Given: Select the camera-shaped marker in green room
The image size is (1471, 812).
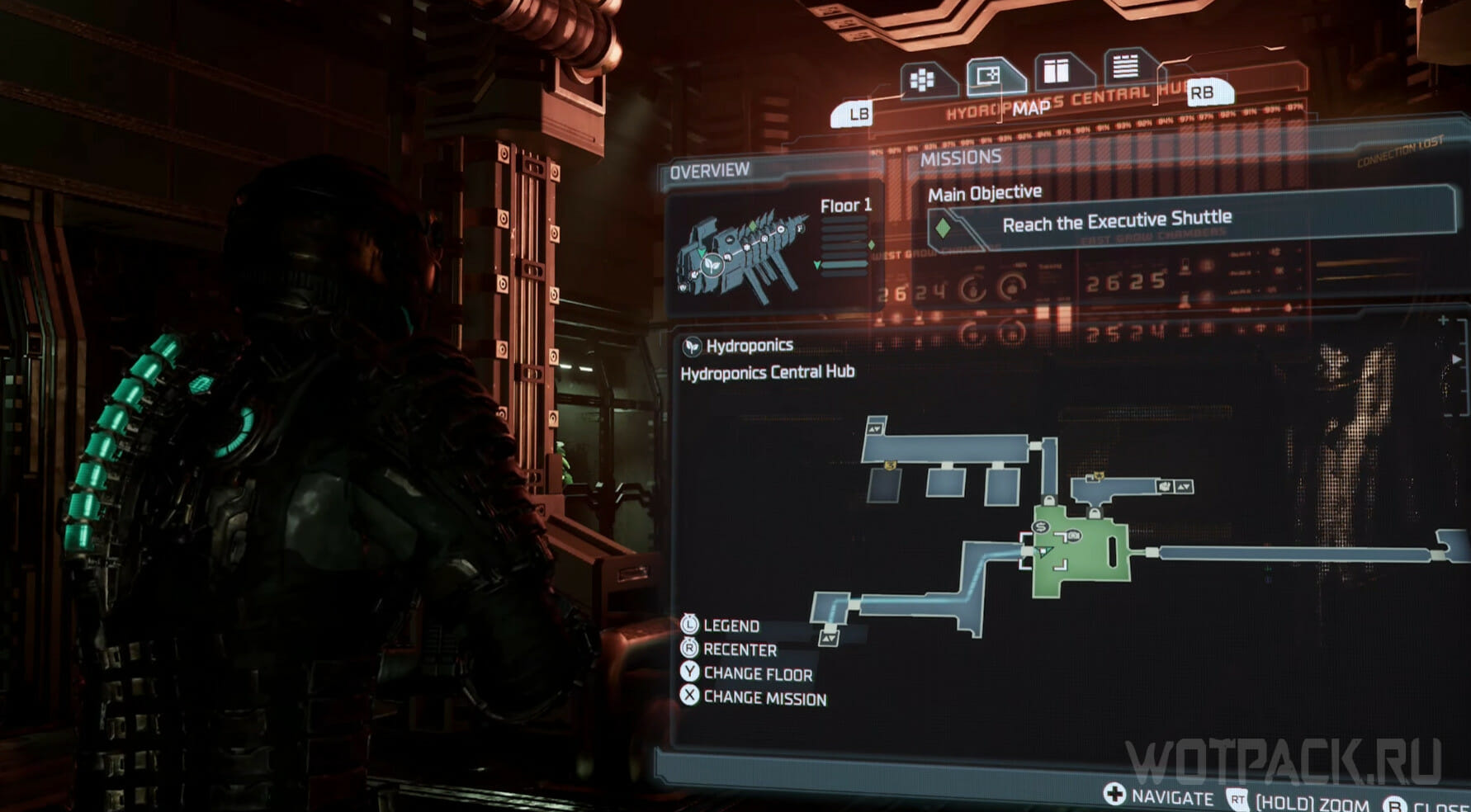Looking at the screenshot, I should (x=1074, y=536).
